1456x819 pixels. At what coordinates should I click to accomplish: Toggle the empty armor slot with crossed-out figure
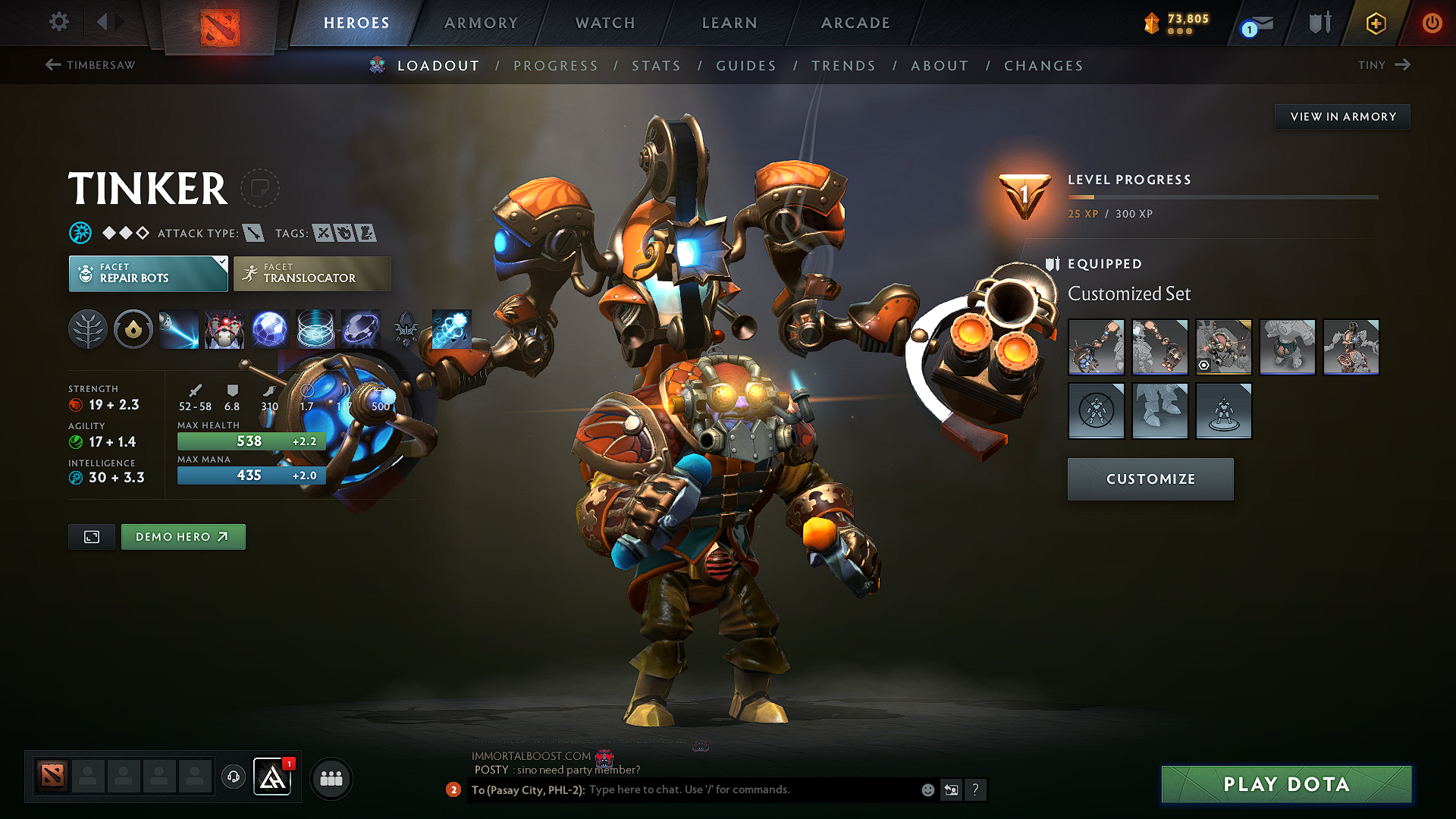pyautogui.click(x=1096, y=411)
